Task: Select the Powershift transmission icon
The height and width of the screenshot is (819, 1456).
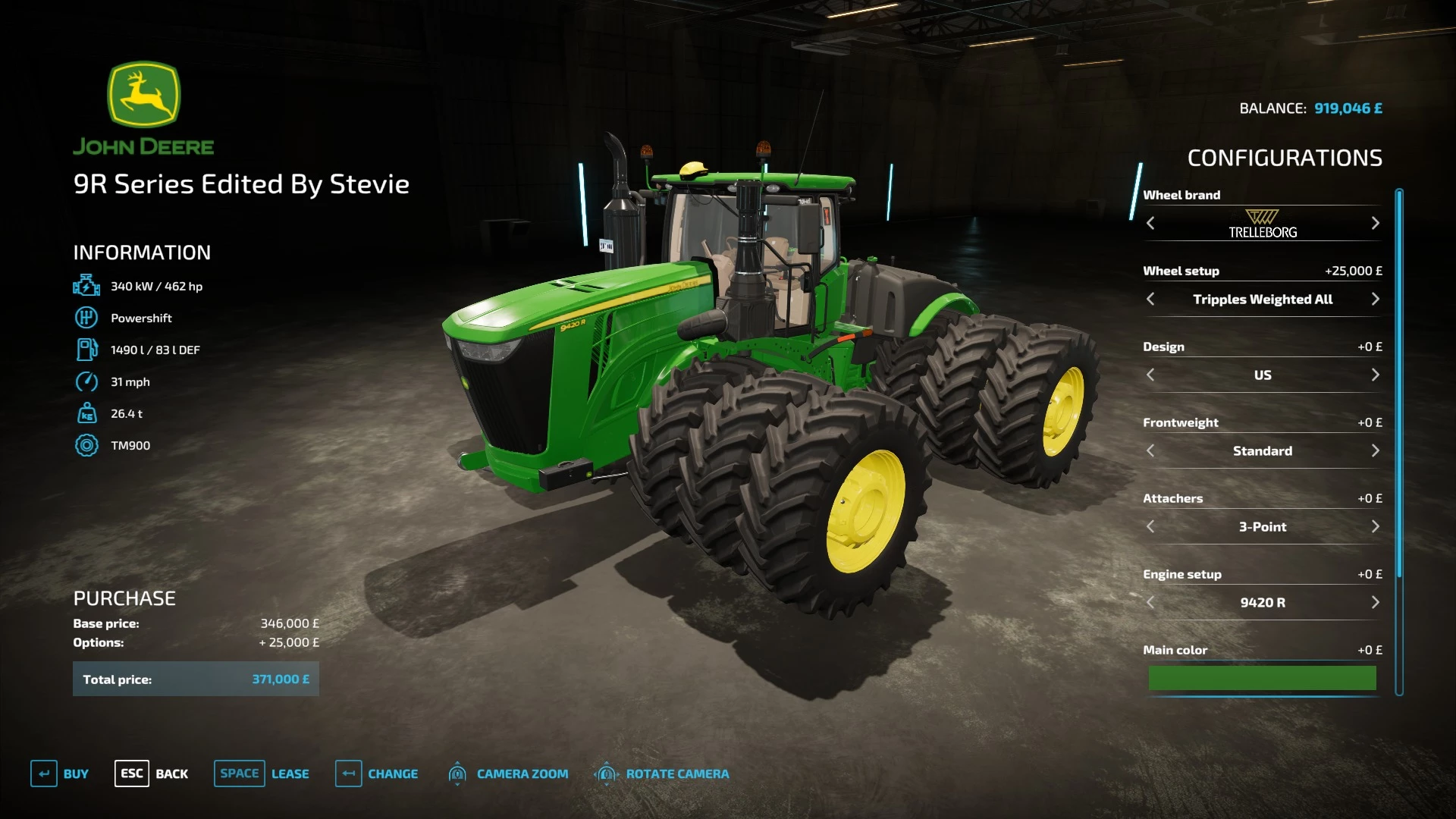Action: pyautogui.click(x=86, y=317)
